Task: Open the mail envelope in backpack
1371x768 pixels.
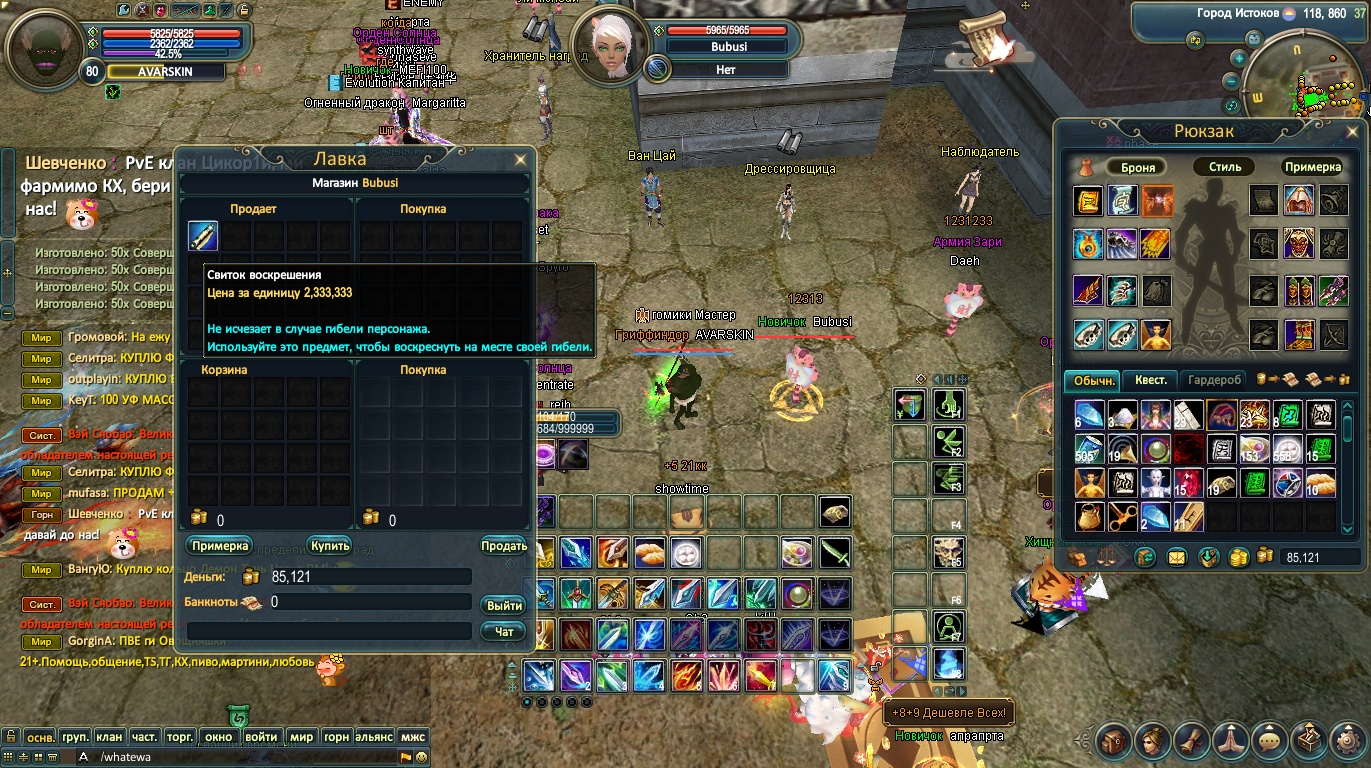Action: 1177,558
